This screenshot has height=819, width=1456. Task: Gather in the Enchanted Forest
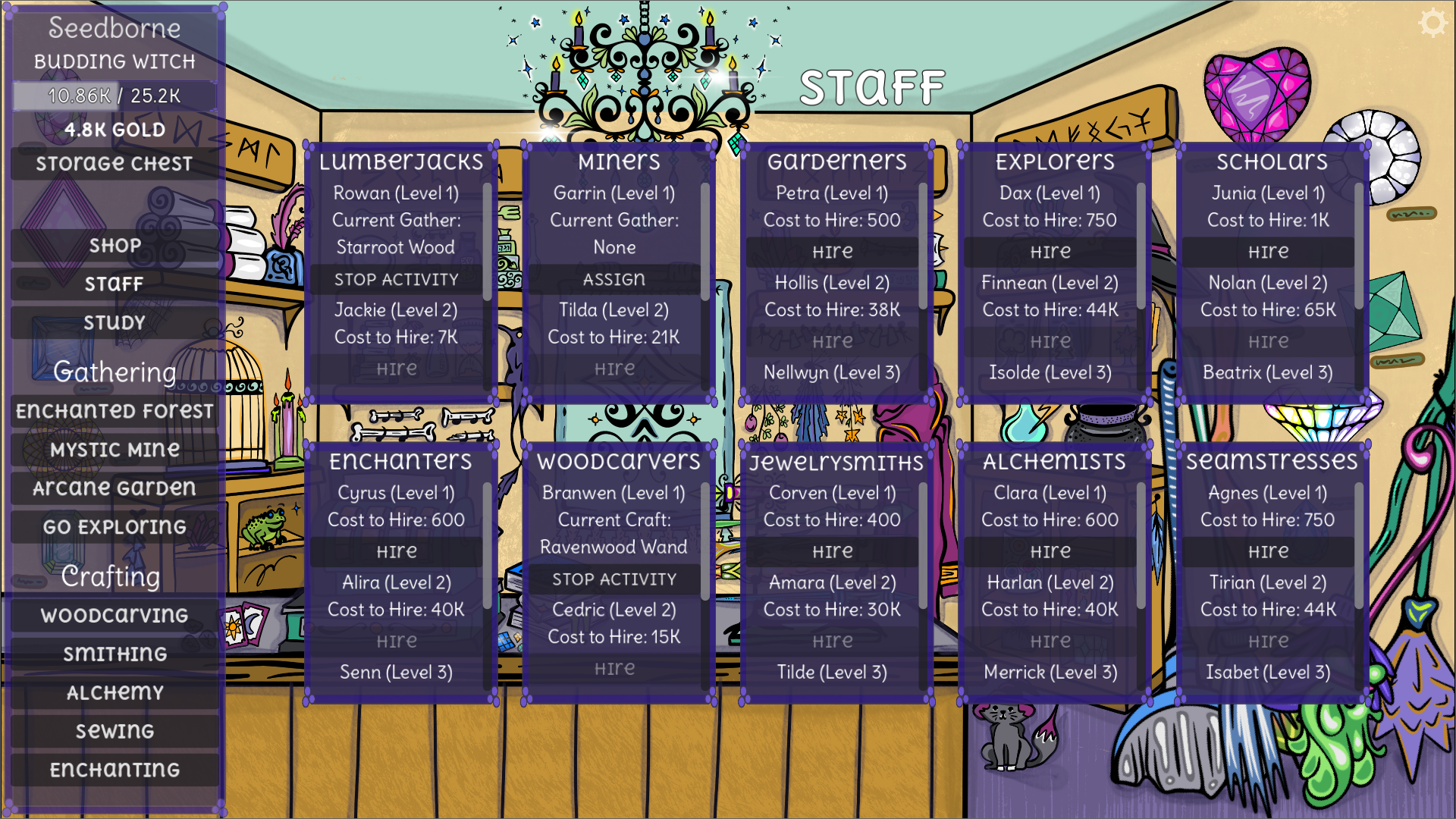pos(114,410)
